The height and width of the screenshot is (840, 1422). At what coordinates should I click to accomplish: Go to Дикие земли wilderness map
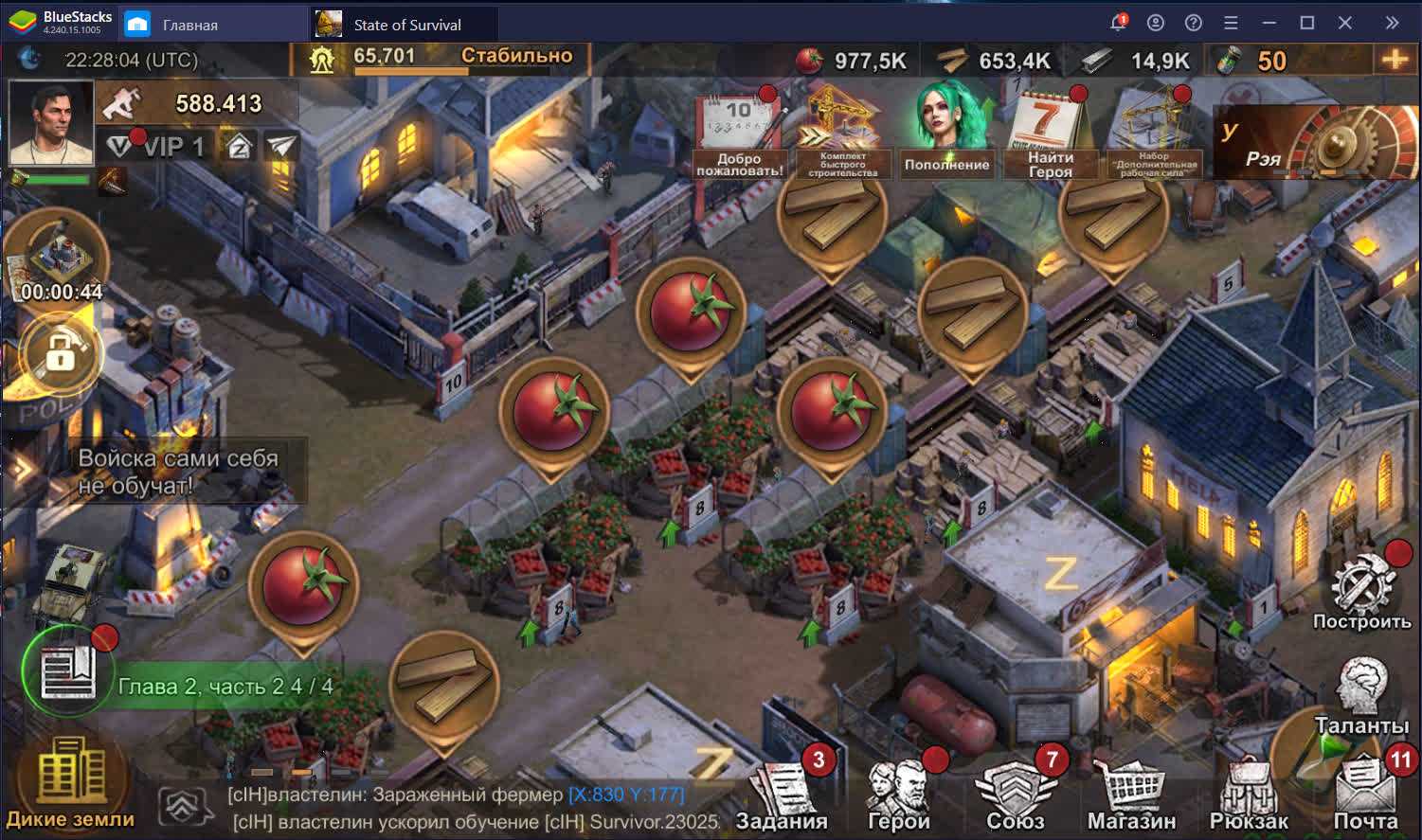[x=70, y=784]
